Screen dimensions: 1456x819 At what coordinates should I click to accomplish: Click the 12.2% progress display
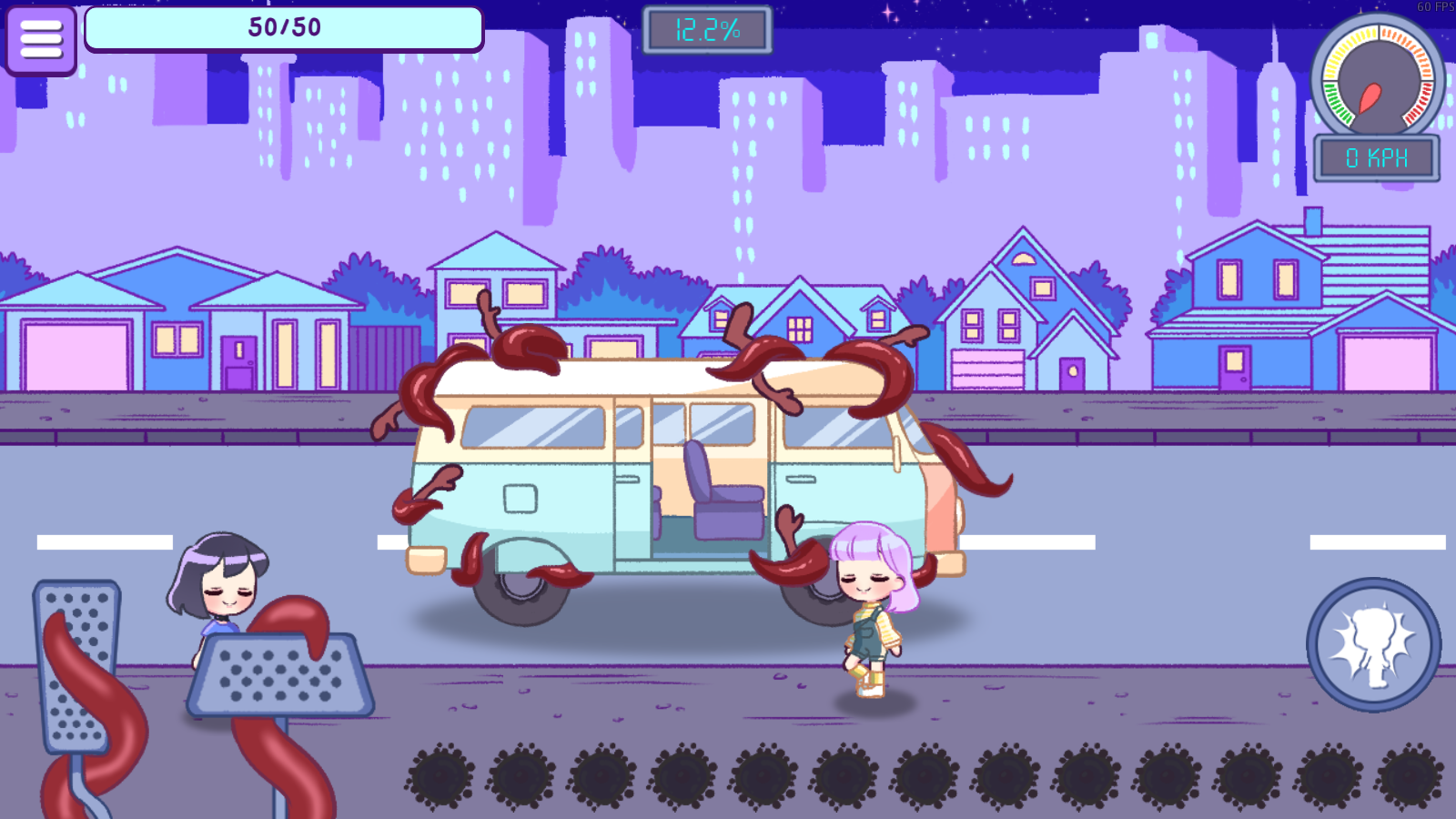[708, 29]
